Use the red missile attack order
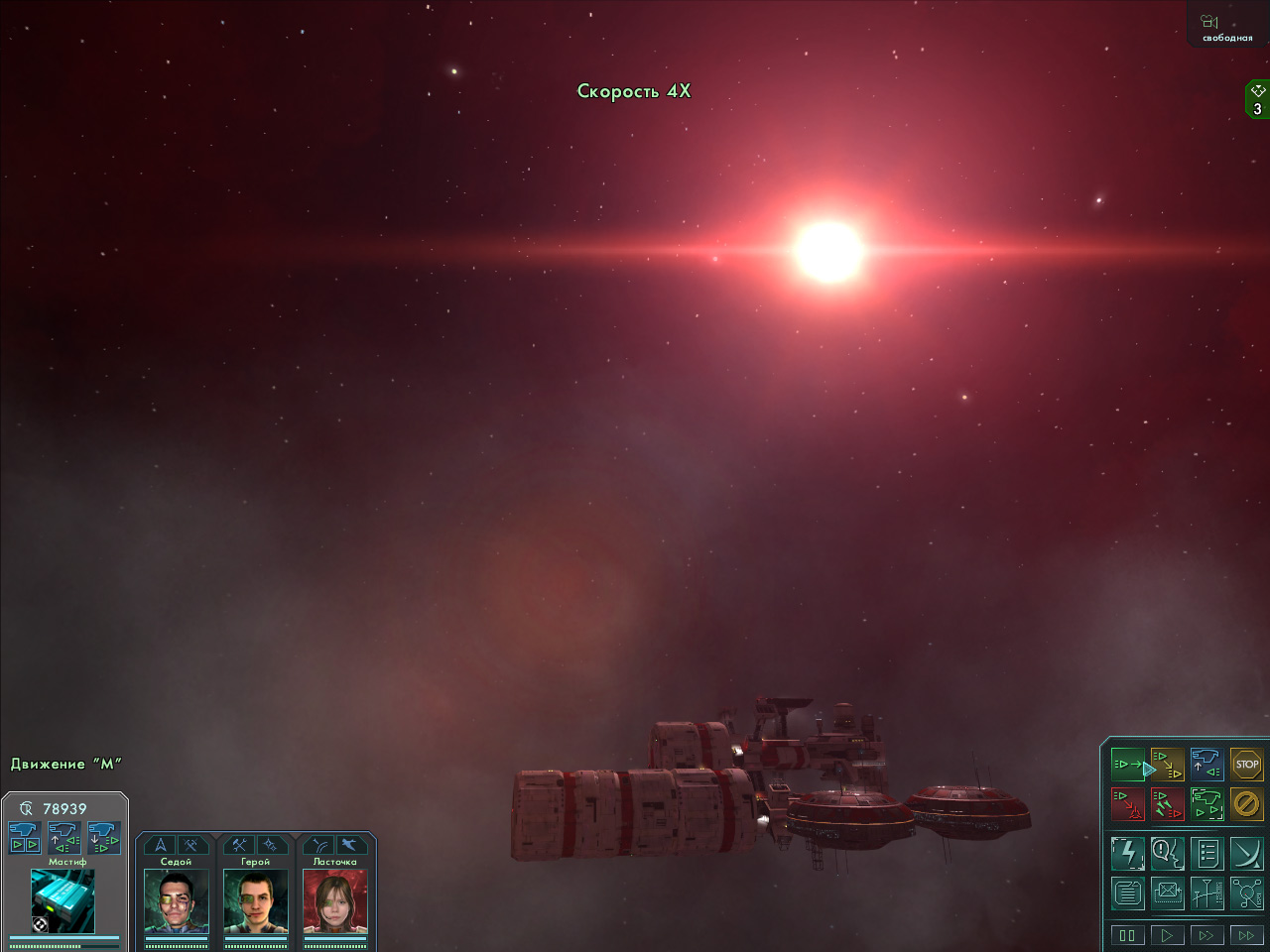1270x952 pixels. click(x=1167, y=803)
